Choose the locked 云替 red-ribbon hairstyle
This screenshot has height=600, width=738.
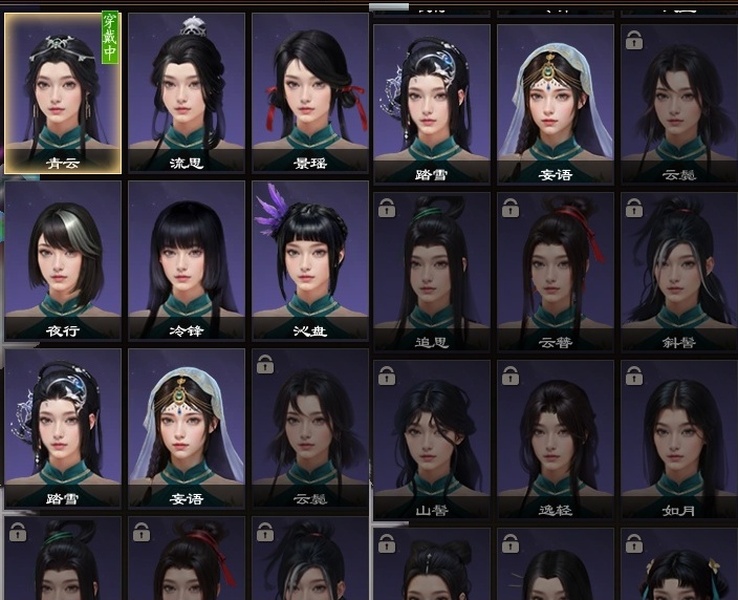point(556,268)
